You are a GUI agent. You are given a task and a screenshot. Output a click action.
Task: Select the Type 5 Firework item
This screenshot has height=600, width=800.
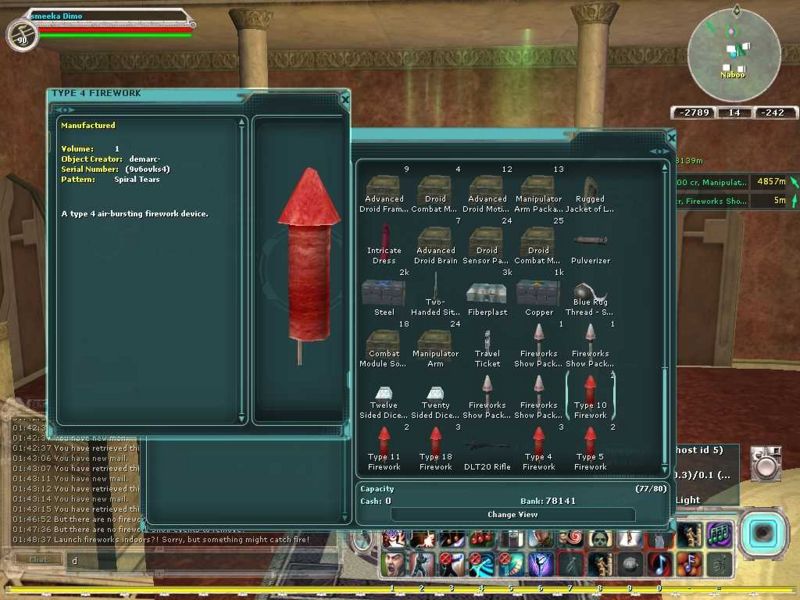tap(590, 446)
